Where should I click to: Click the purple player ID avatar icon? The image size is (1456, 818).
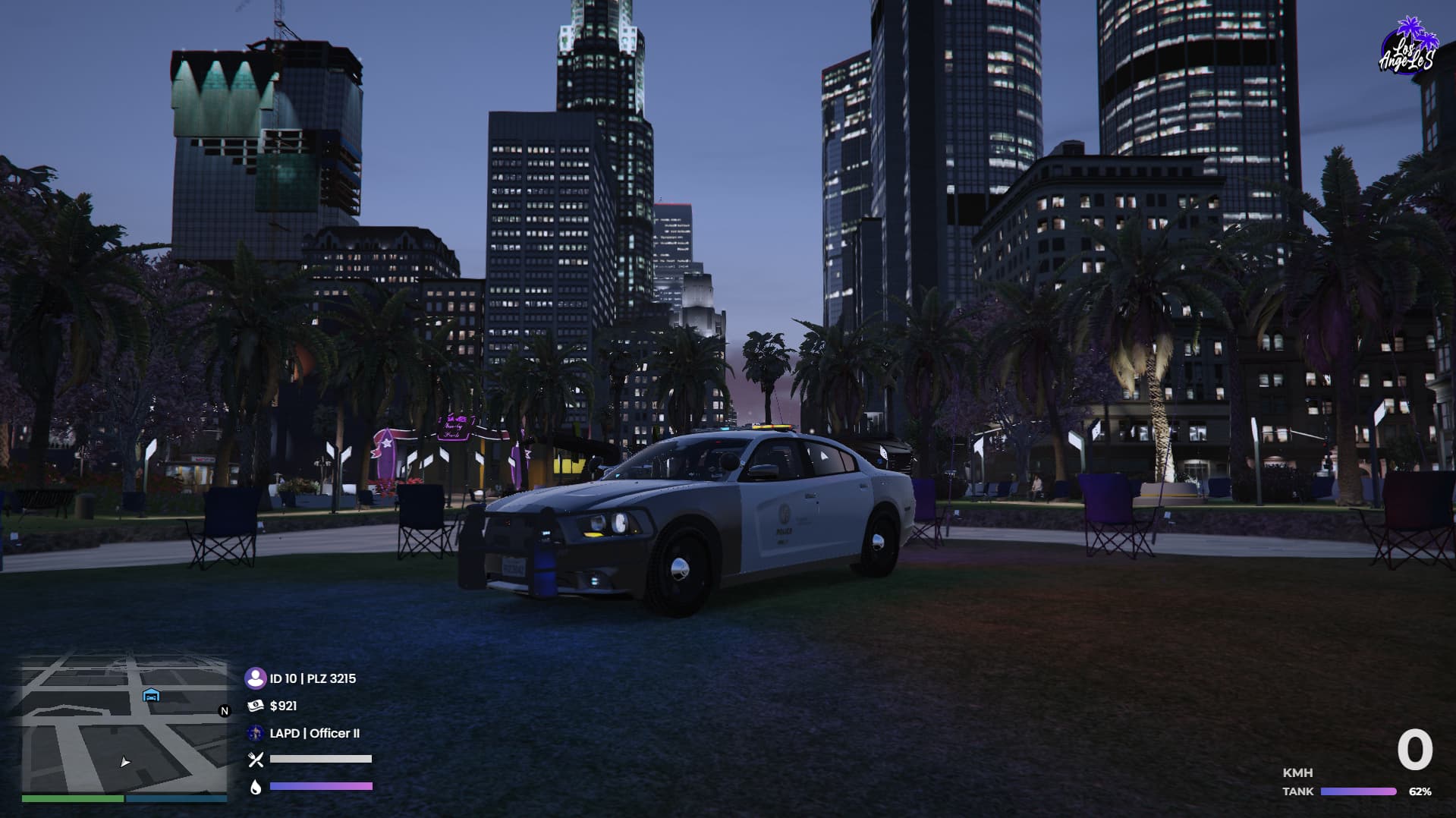(256, 678)
